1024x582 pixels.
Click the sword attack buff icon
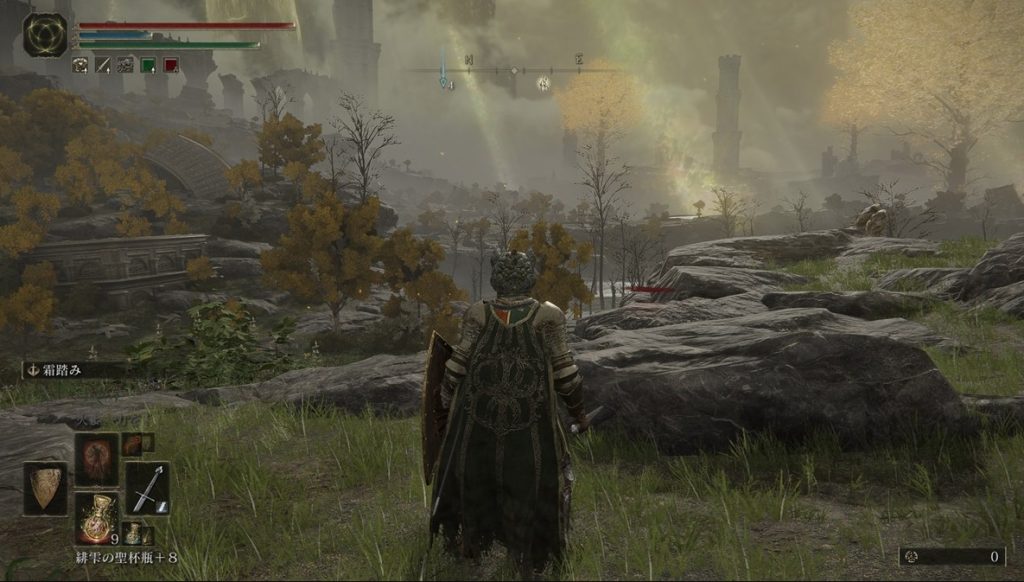103,65
